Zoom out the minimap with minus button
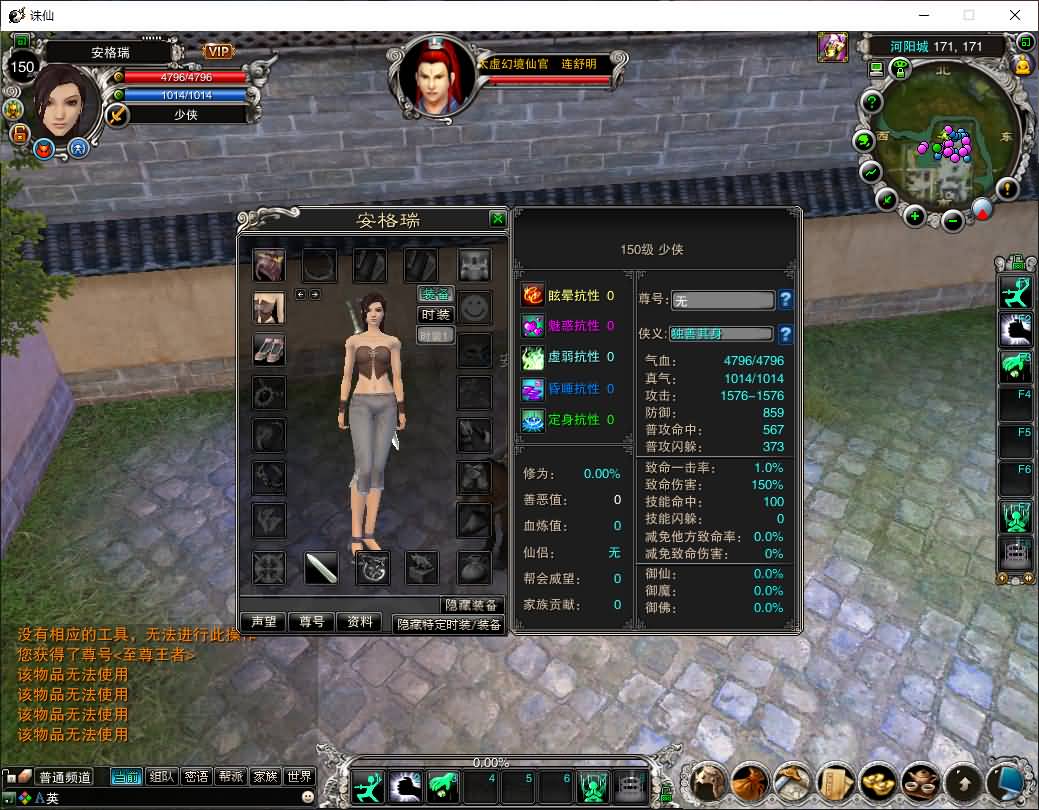This screenshot has height=810, width=1039. point(953,220)
